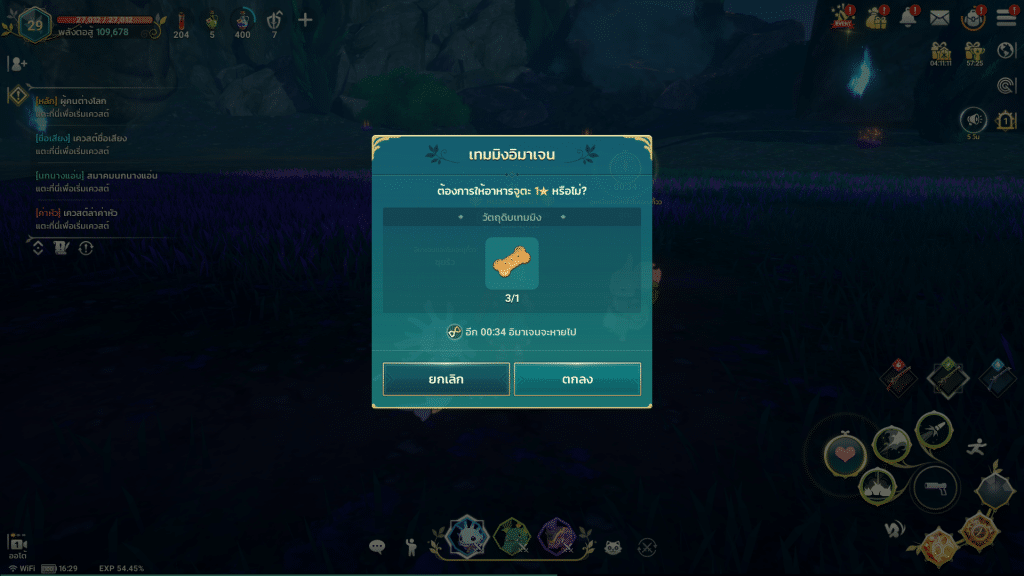1024x576 pixels.
Task: Open the backpack inventory
Action: [x=972, y=18]
